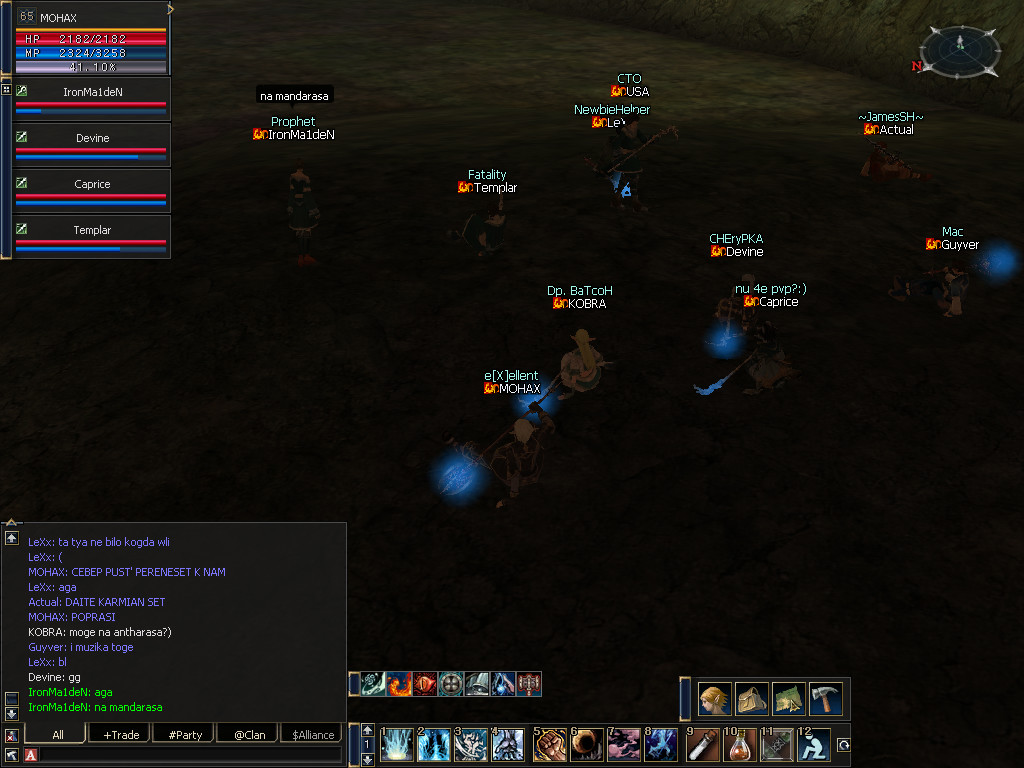
Task: Use the red potion in slot 10
Action: pyautogui.click(x=741, y=745)
